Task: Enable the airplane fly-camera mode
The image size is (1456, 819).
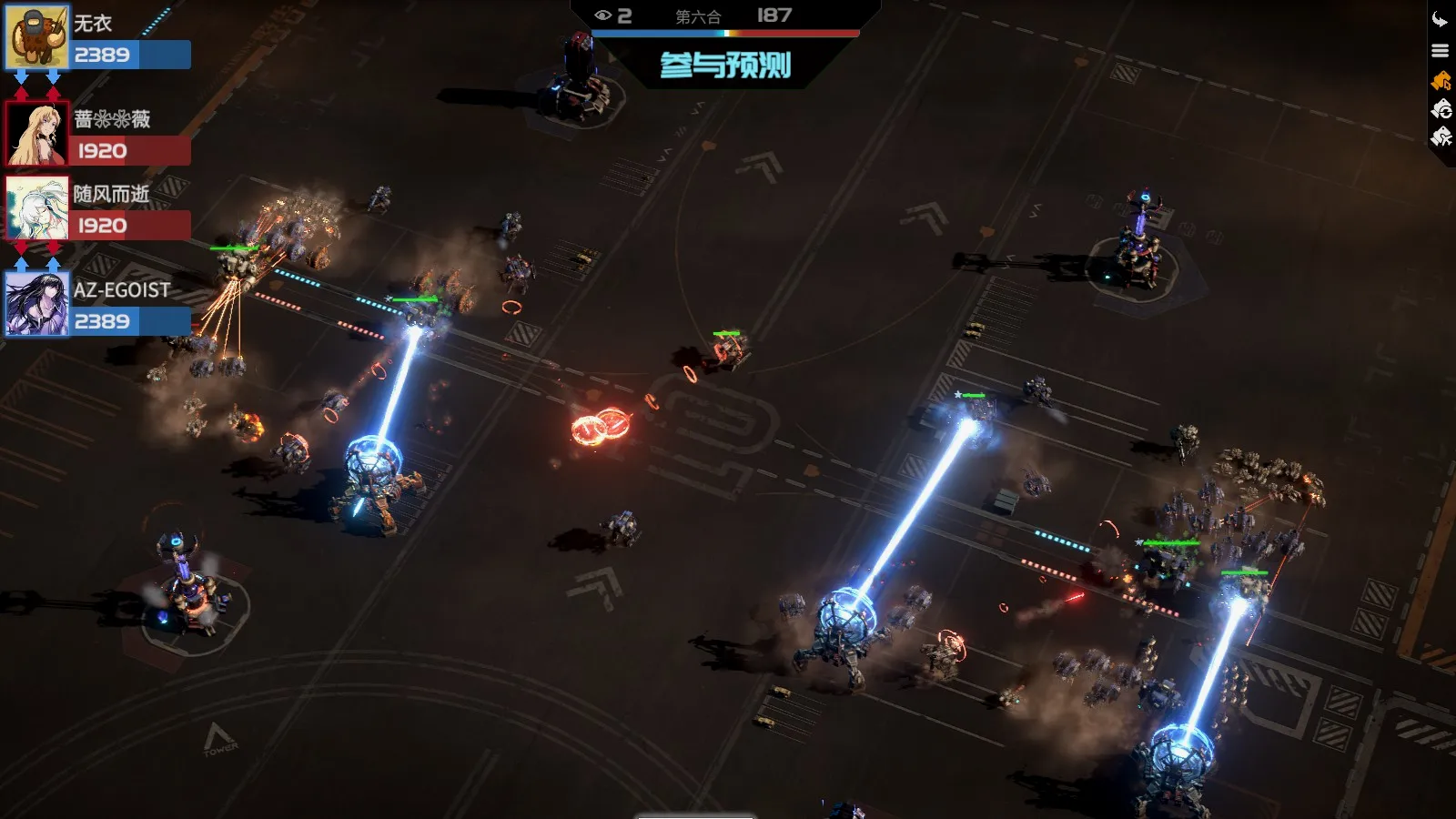Action: point(1441,137)
